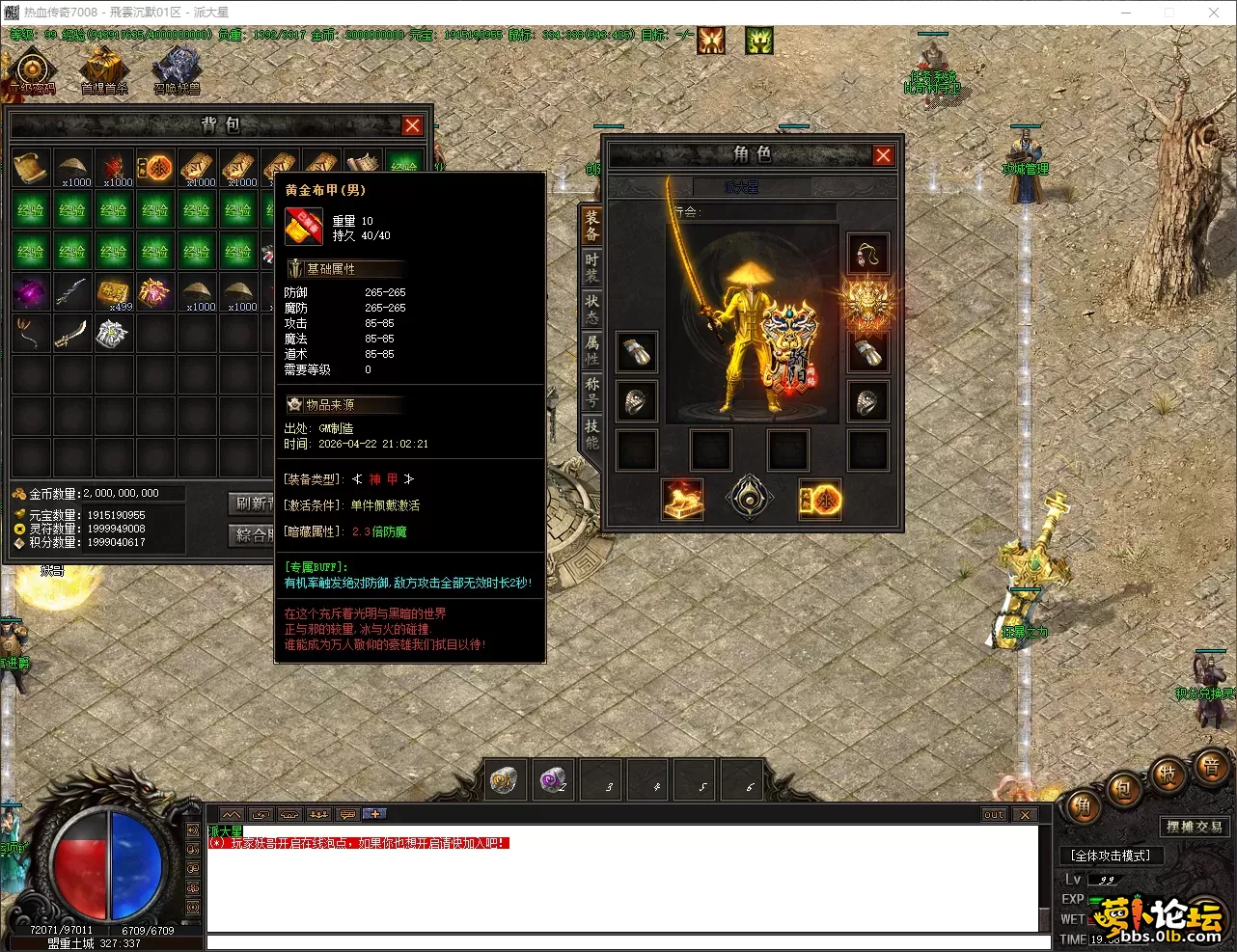Open the 首爆首杀 gift box icon
The width and height of the screenshot is (1237, 952).
[x=104, y=71]
